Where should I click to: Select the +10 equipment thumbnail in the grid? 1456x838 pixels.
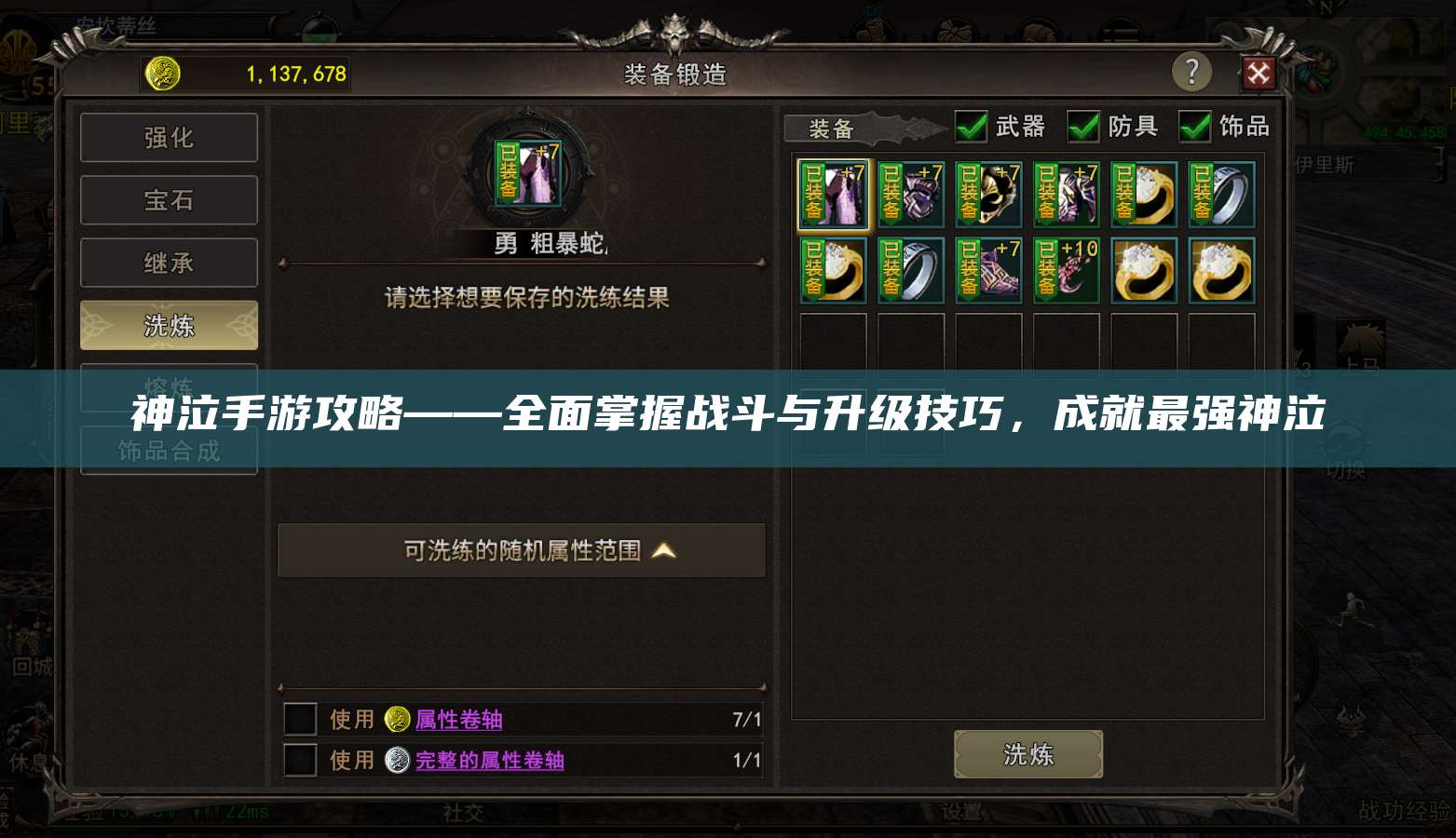[x=1067, y=270]
